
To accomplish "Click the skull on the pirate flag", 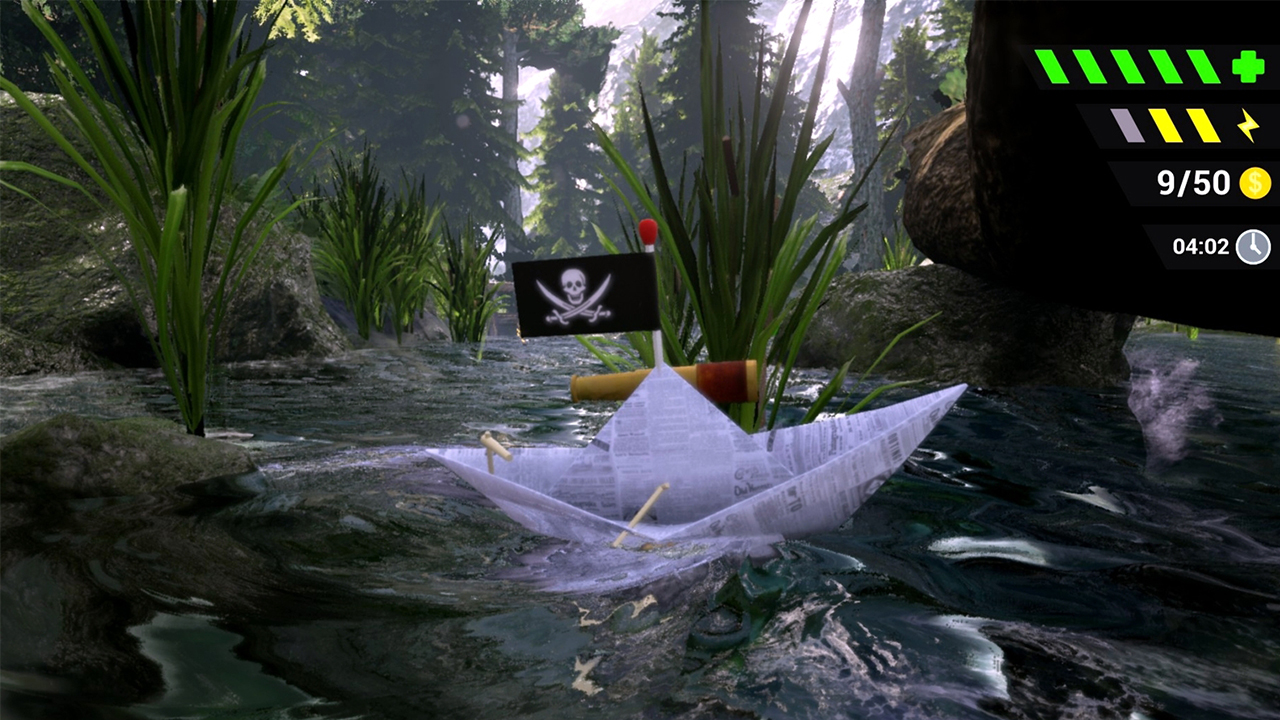I will [x=573, y=287].
